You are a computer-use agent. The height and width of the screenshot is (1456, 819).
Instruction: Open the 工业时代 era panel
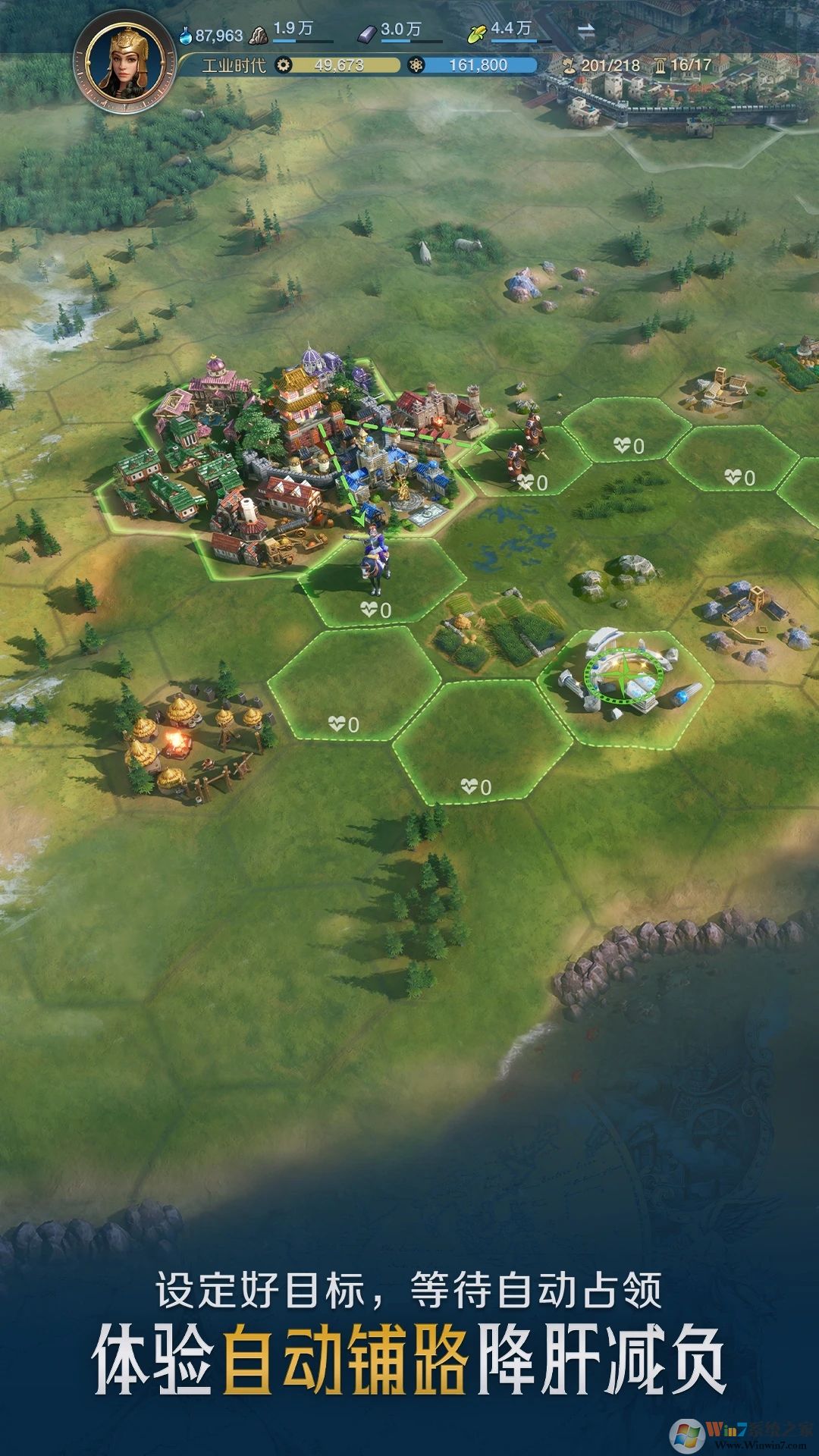[234, 65]
